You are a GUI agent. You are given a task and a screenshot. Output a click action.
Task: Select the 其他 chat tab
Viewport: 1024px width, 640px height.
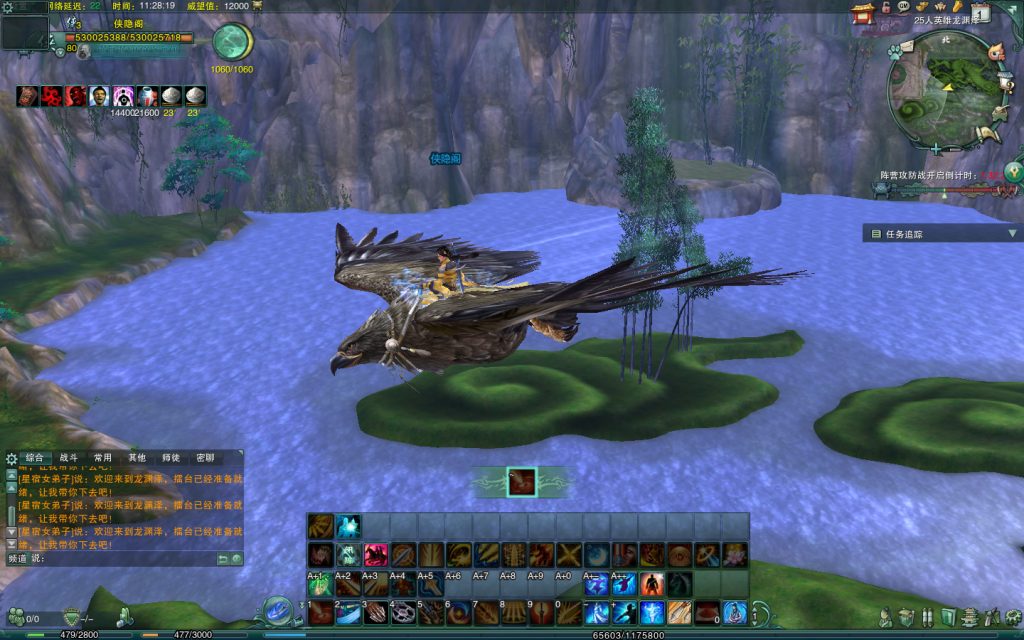click(136, 457)
